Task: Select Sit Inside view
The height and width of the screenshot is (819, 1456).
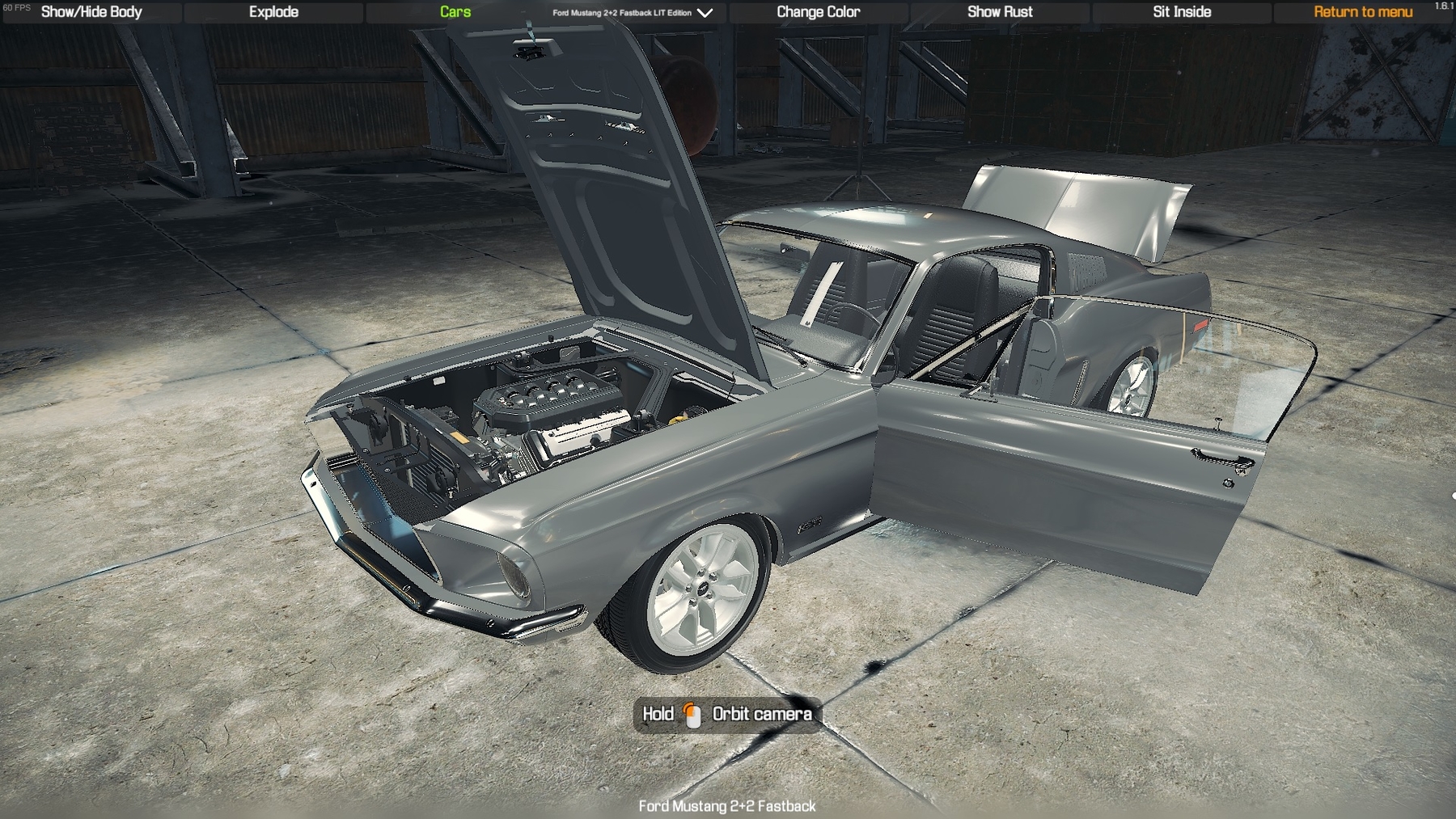Action: (1181, 12)
